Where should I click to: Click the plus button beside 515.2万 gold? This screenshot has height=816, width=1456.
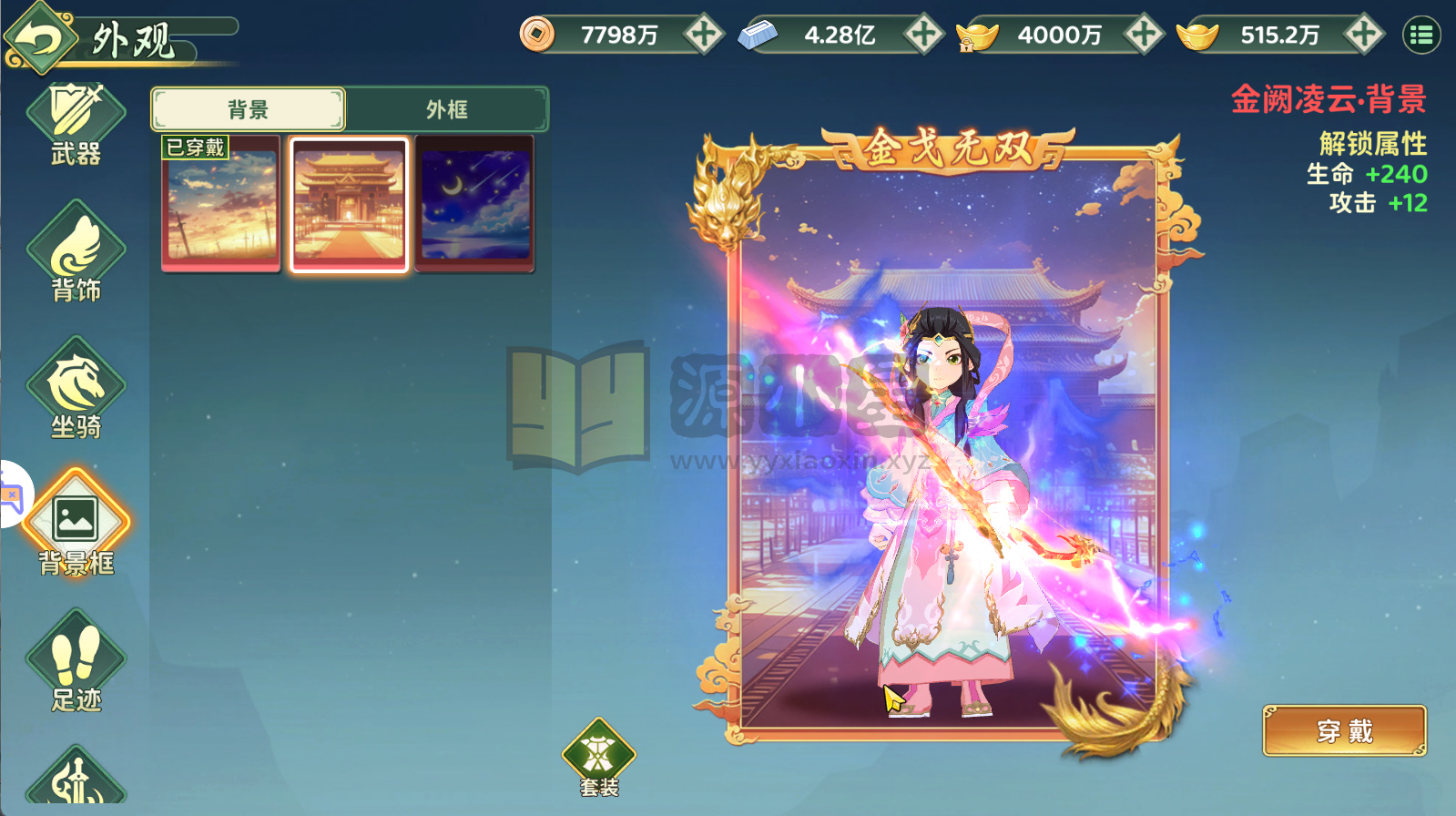[1362, 34]
